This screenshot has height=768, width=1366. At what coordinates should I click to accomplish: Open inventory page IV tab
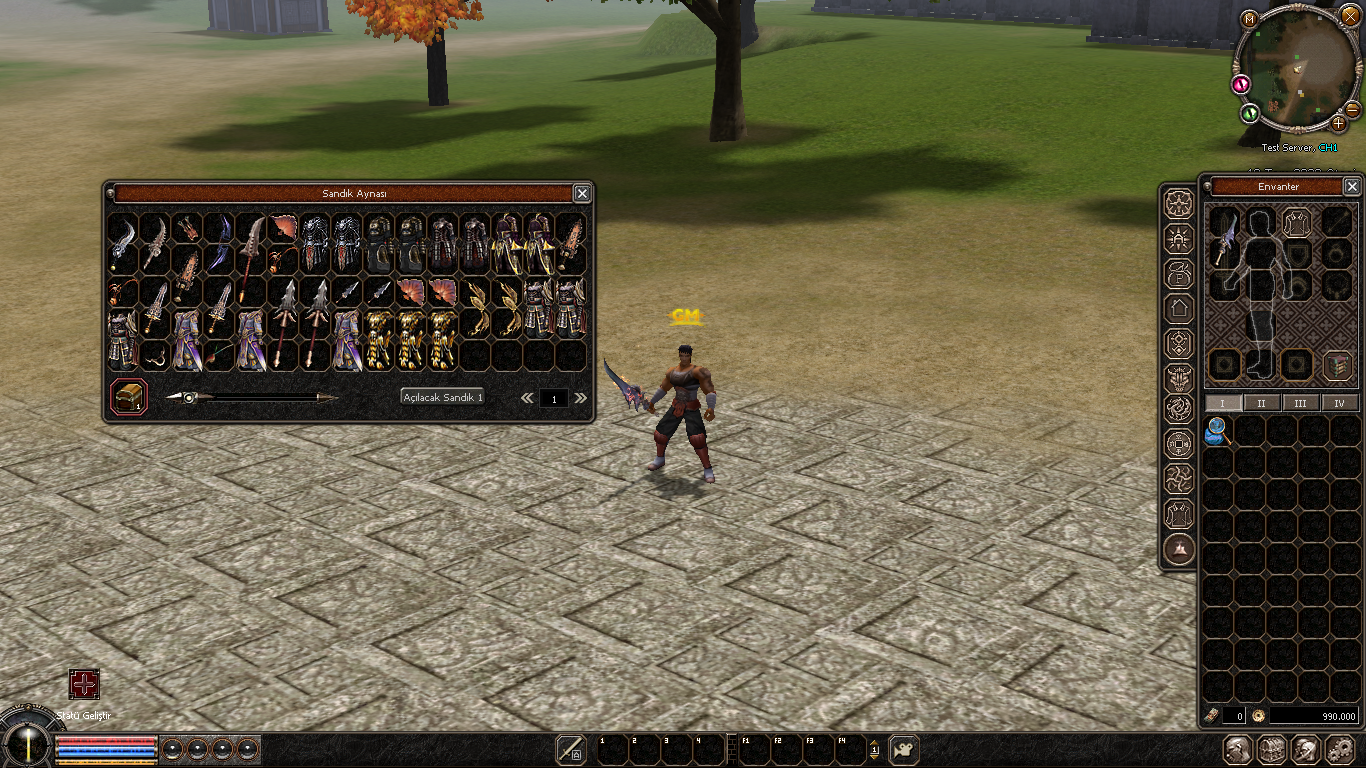click(1339, 403)
